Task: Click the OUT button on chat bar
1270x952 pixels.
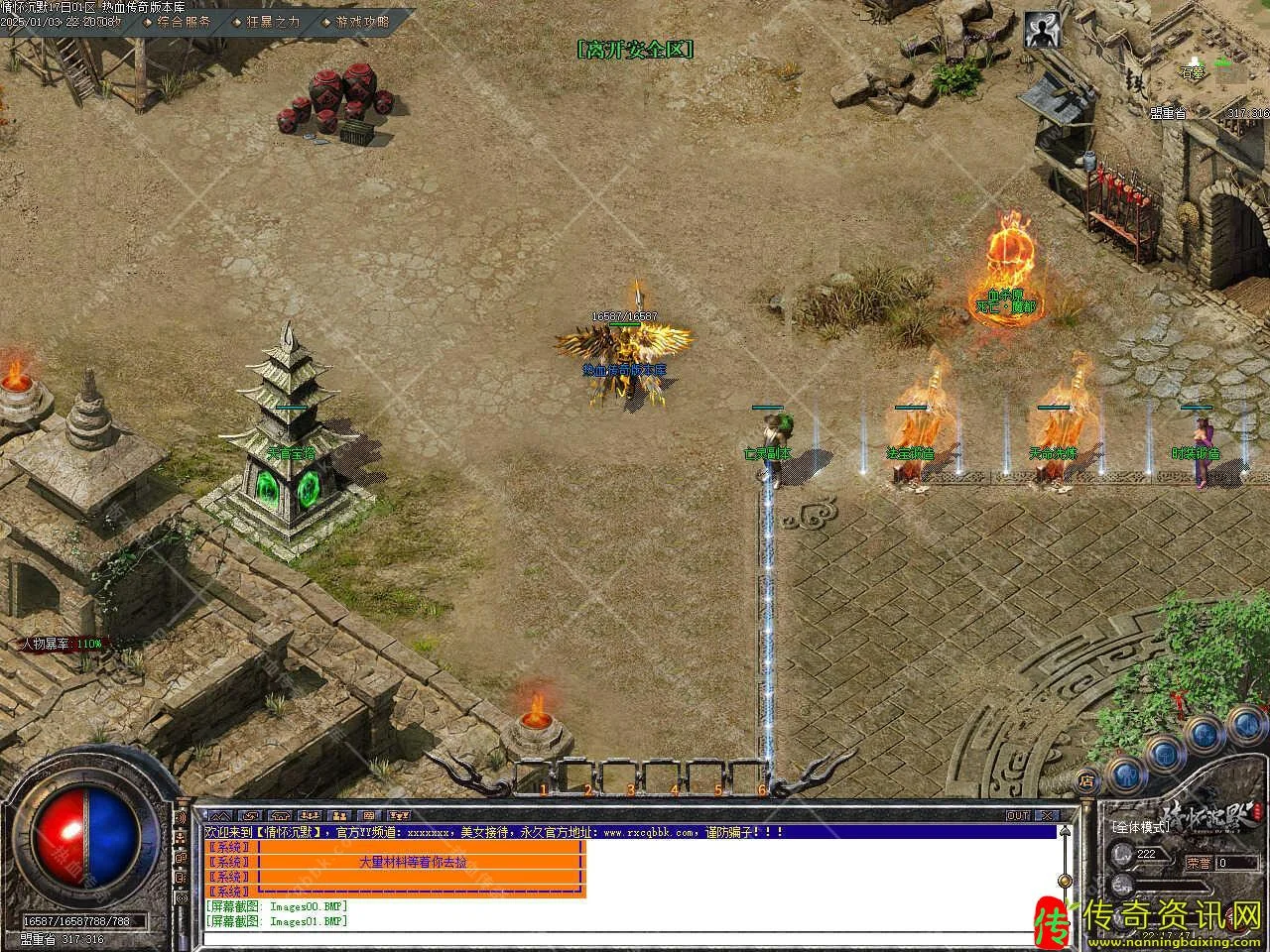Action: pyautogui.click(x=1017, y=815)
